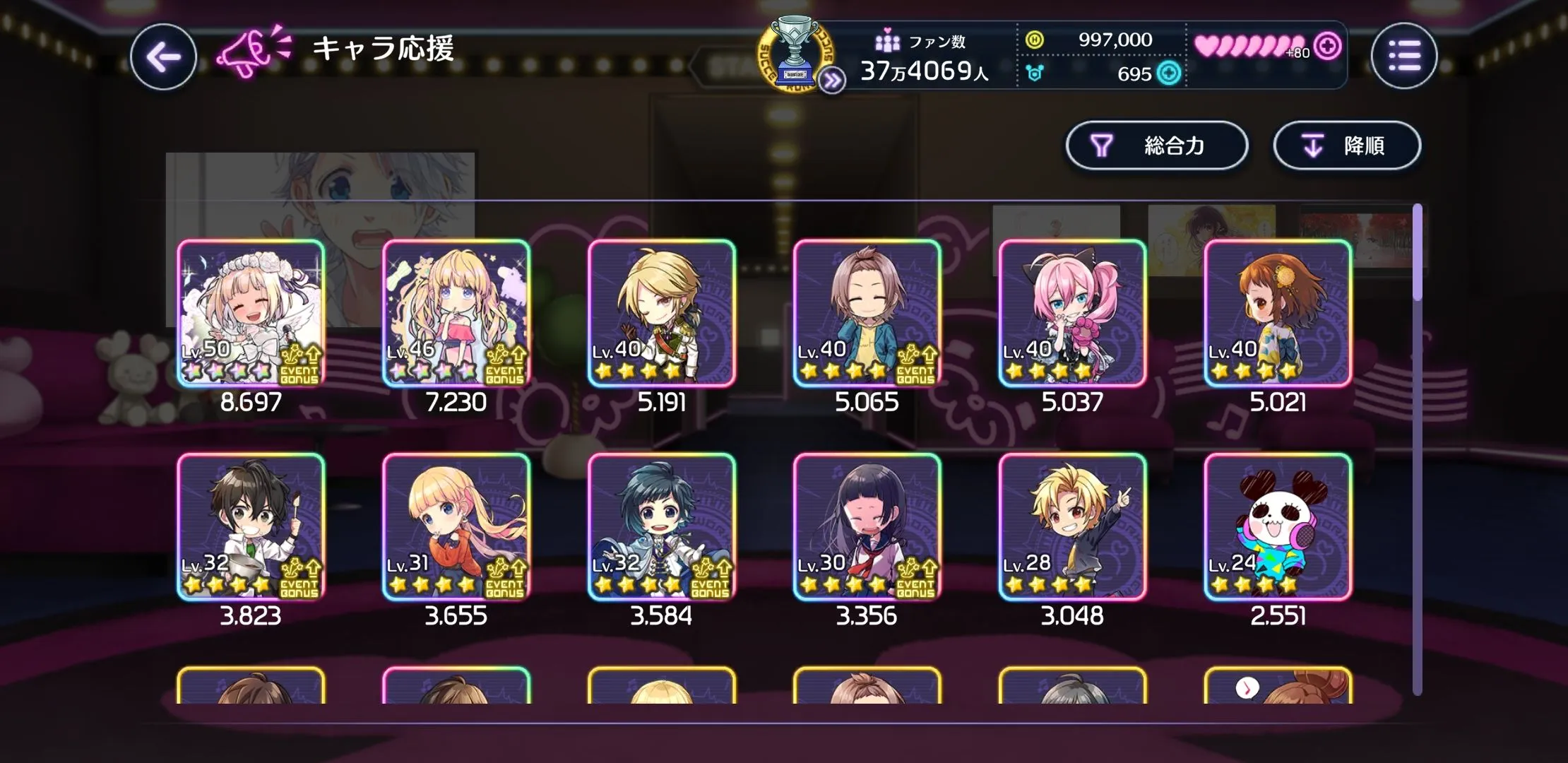This screenshot has height=763, width=1568.
Task: Expand the trophy rank arrow button
Action: (832, 81)
